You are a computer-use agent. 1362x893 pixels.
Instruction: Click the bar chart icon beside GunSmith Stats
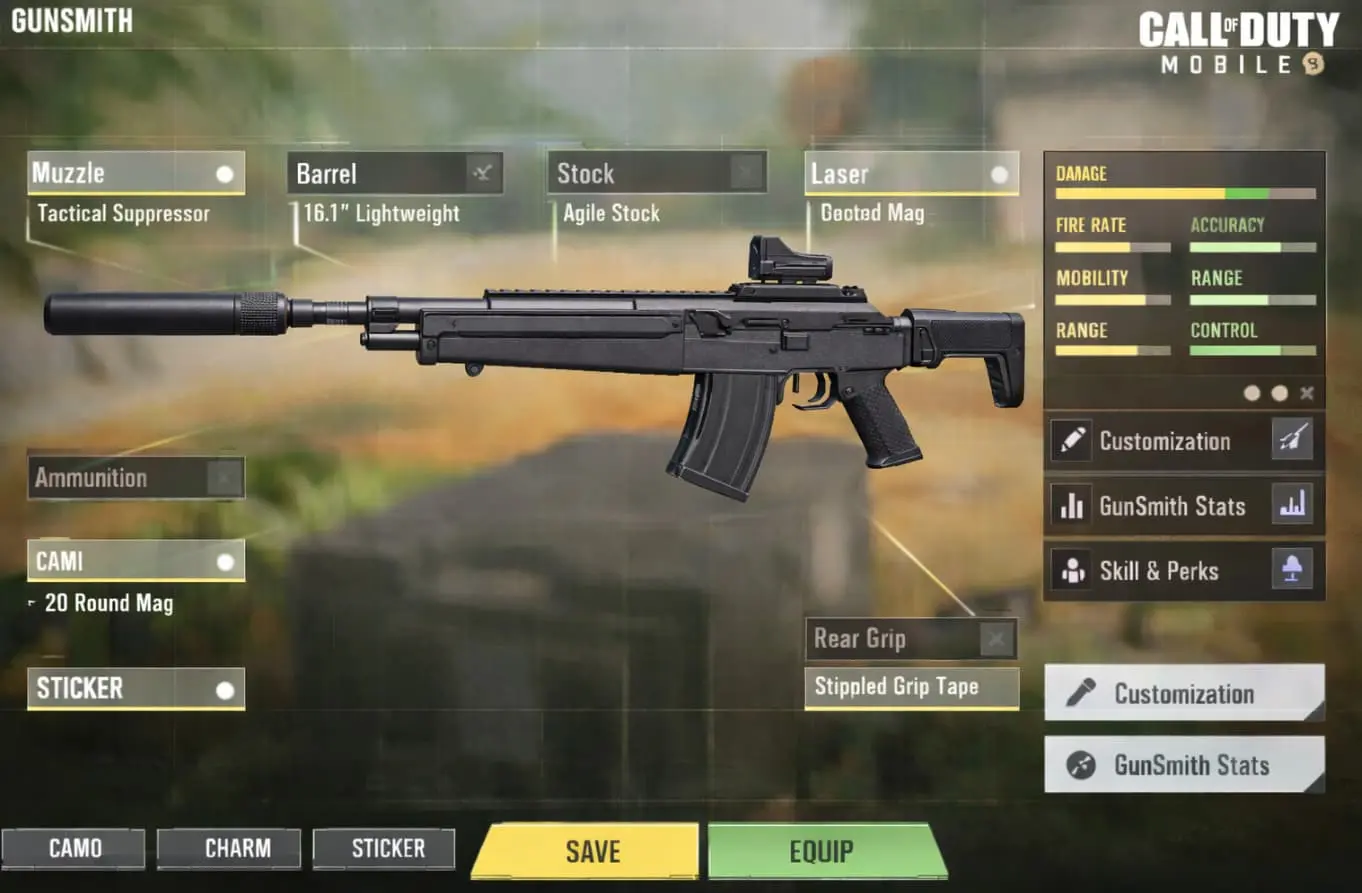tap(1293, 505)
